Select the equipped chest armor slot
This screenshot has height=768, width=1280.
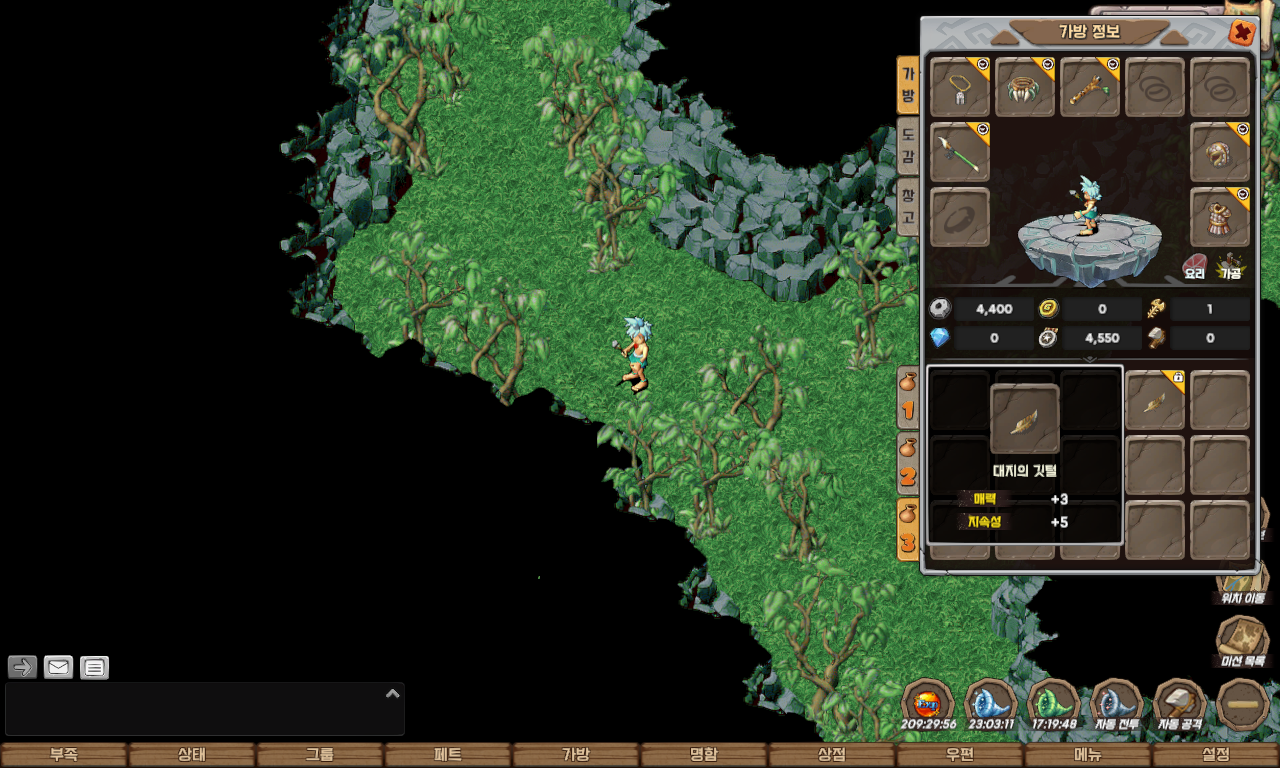point(1220,217)
